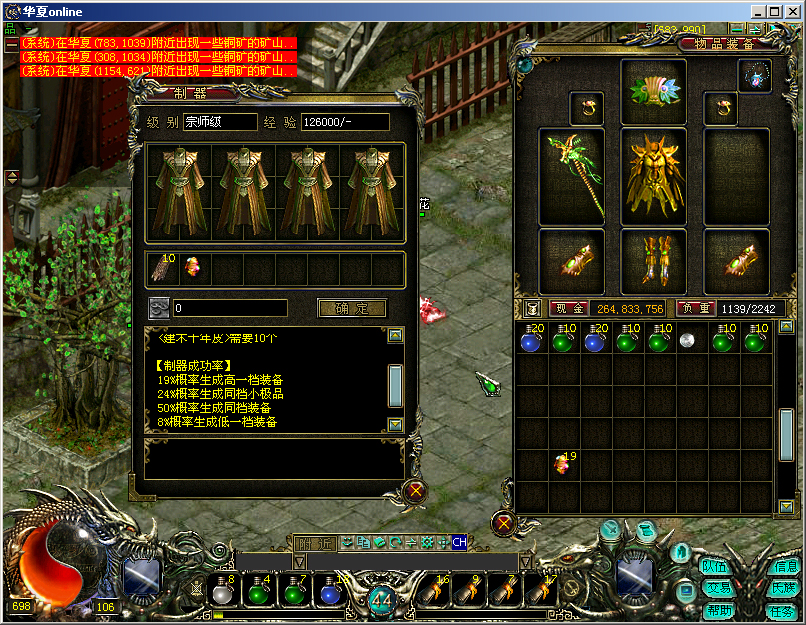Close the 制器 crafting window
806x625 pixels.
(x=416, y=491)
